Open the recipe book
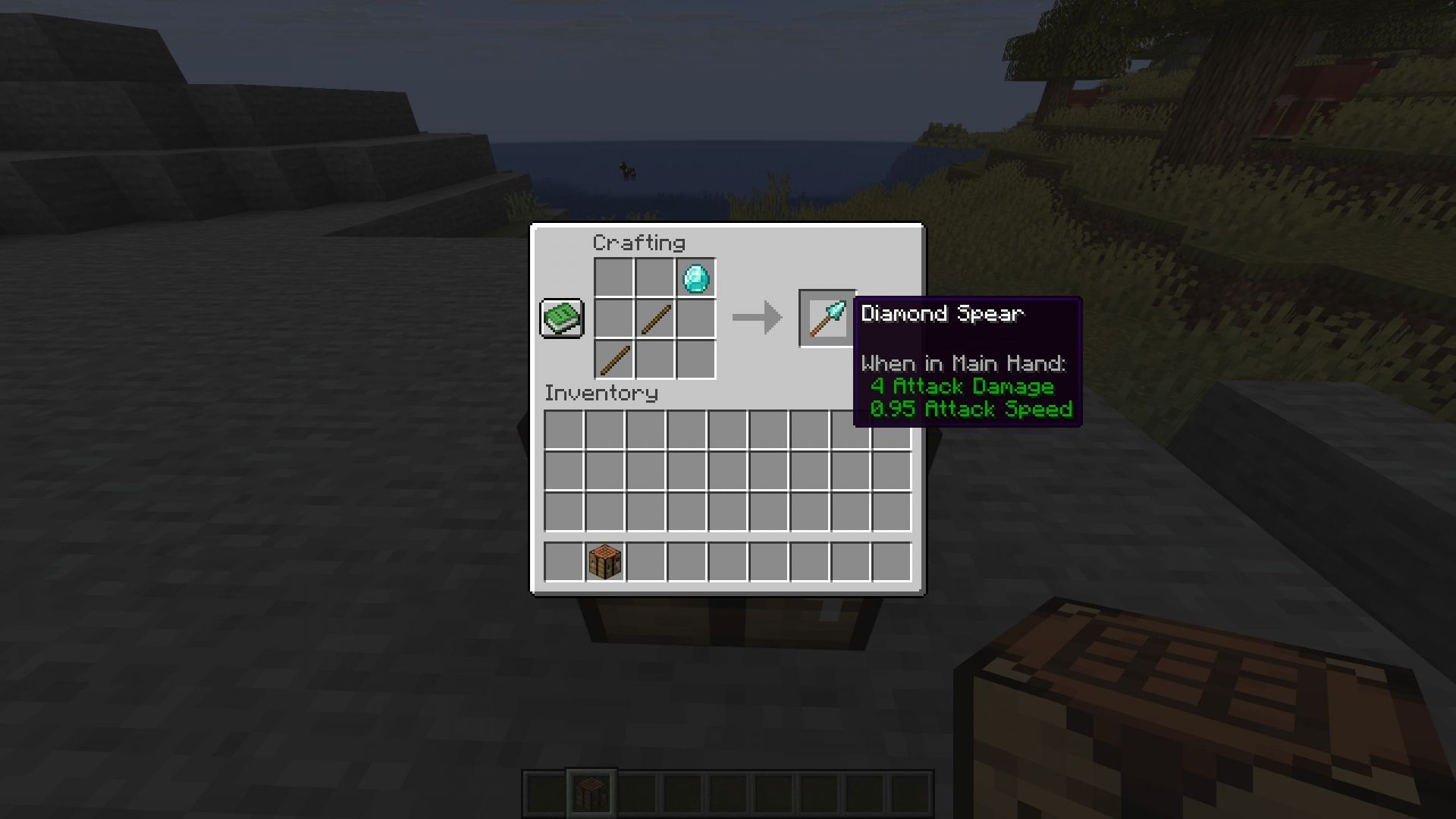1456x819 pixels. click(x=561, y=318)
